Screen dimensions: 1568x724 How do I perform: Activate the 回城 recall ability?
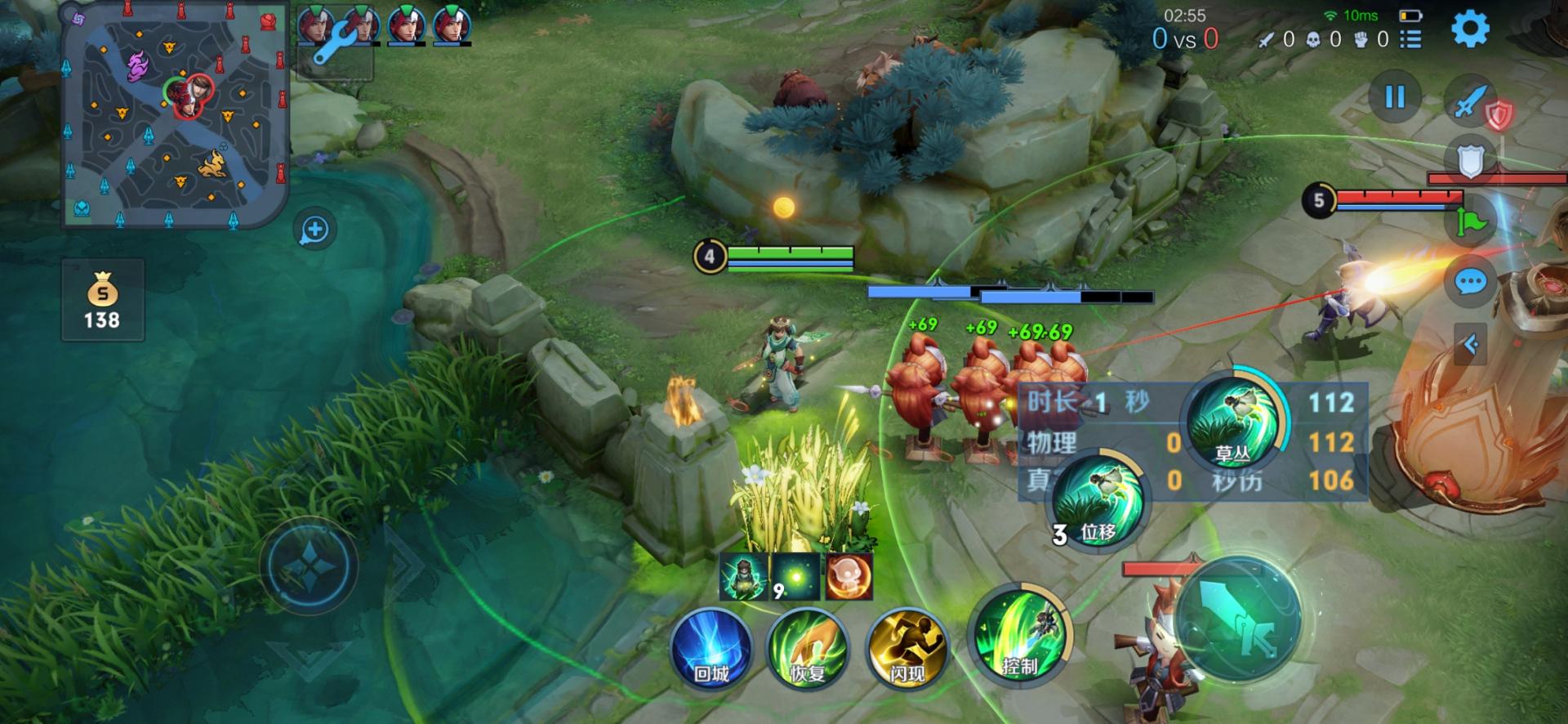(711, 648)
